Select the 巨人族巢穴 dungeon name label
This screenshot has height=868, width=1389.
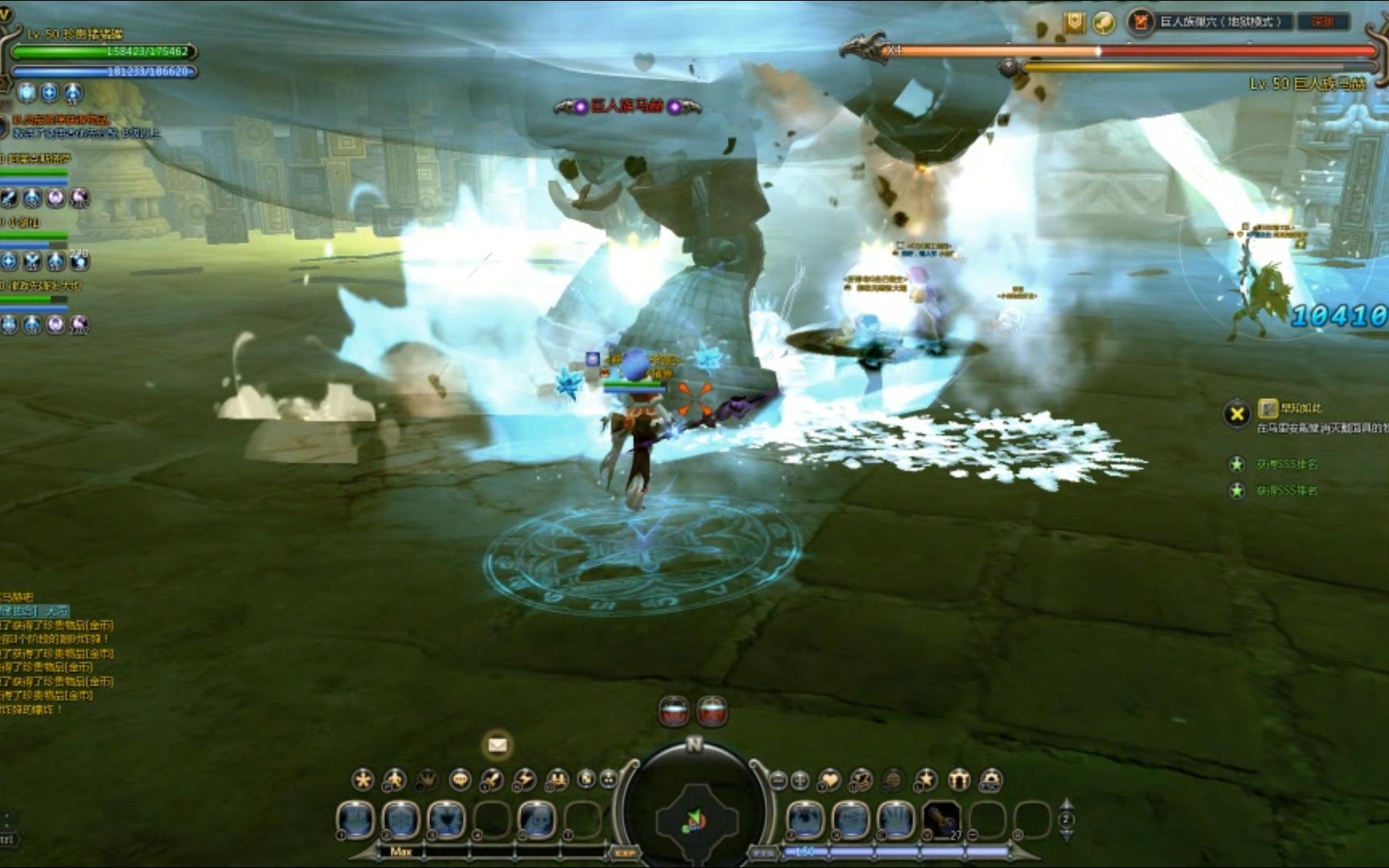coord(1226,22)
